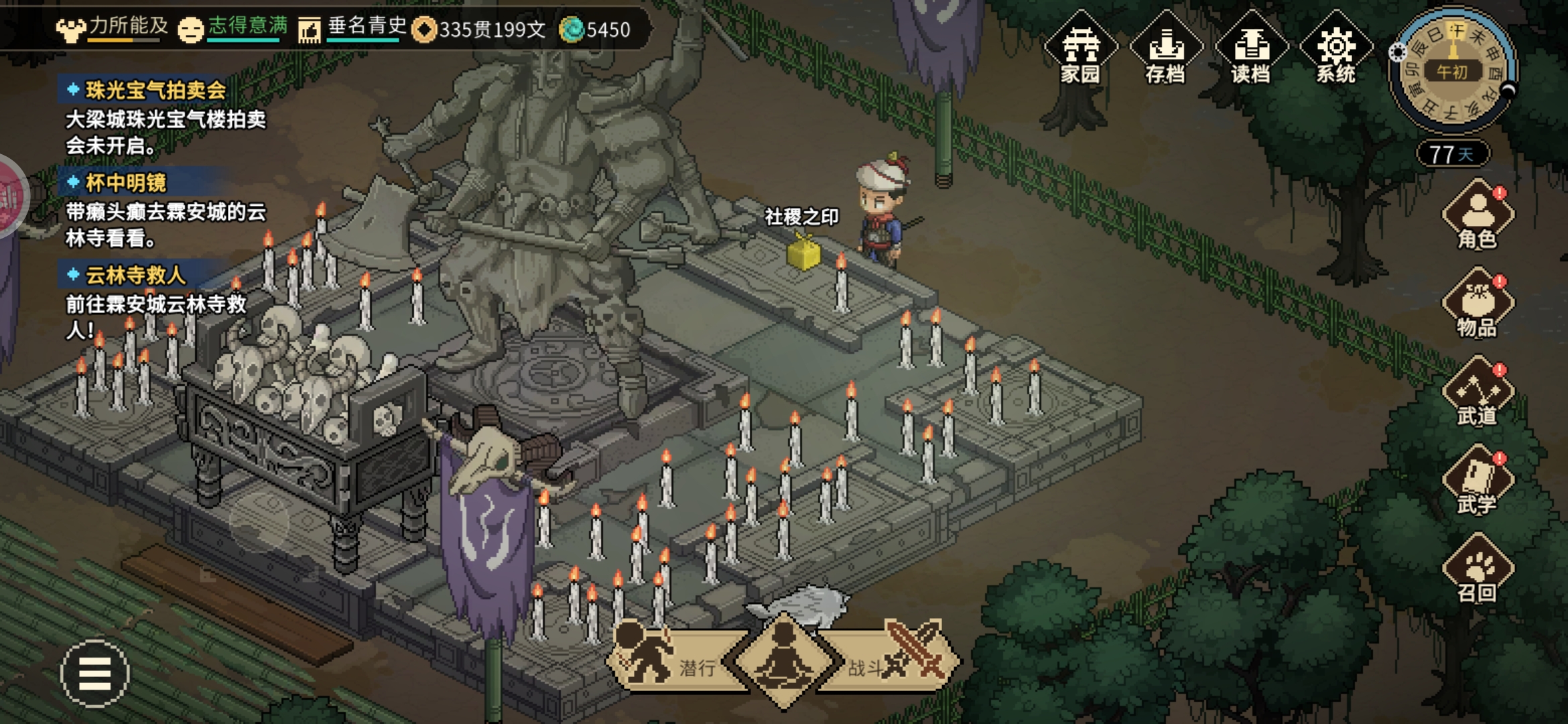Viewport: 1568px width, 724px height.
Task: Tap the 召回 recall paw button
Action: (1477, 570)
